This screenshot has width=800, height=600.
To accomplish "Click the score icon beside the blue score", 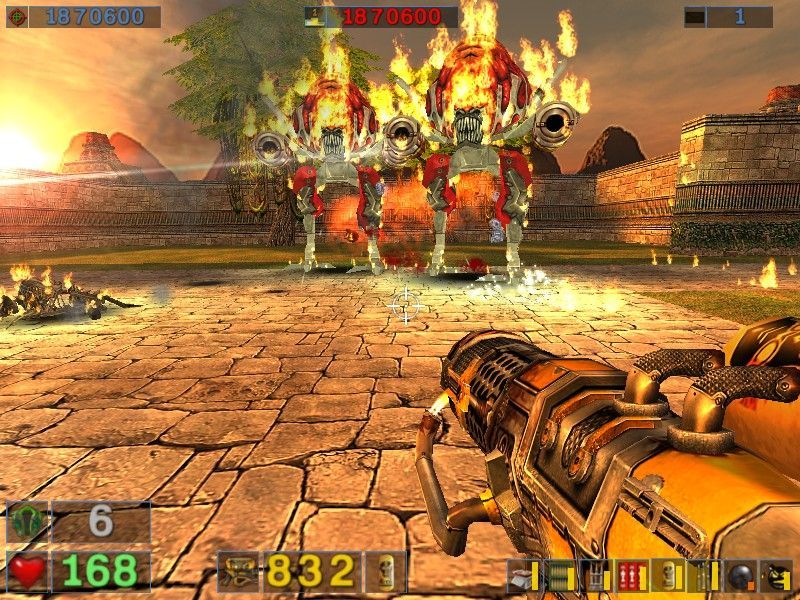I will [x=17, y=17].
